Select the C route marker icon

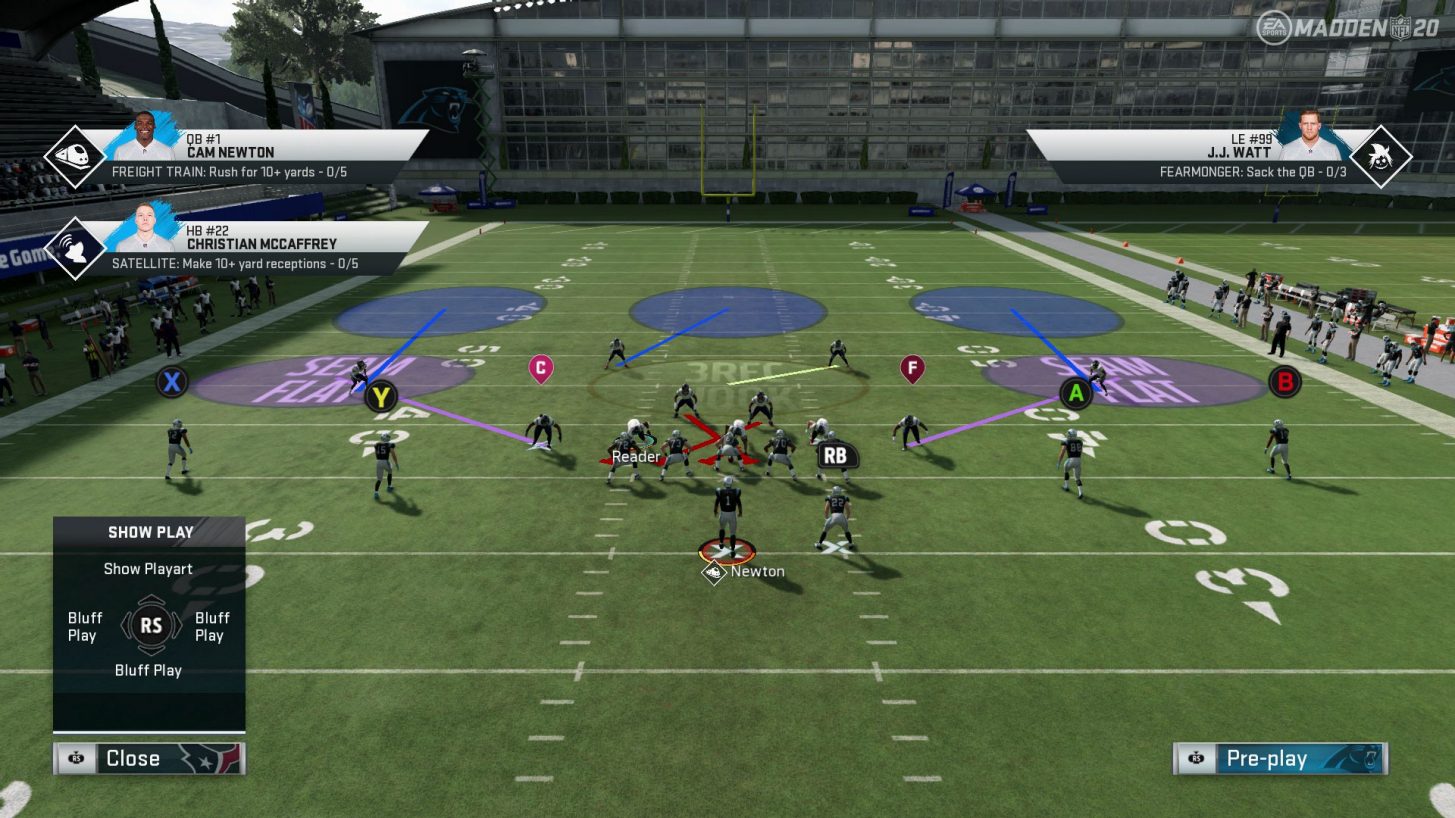540,366
